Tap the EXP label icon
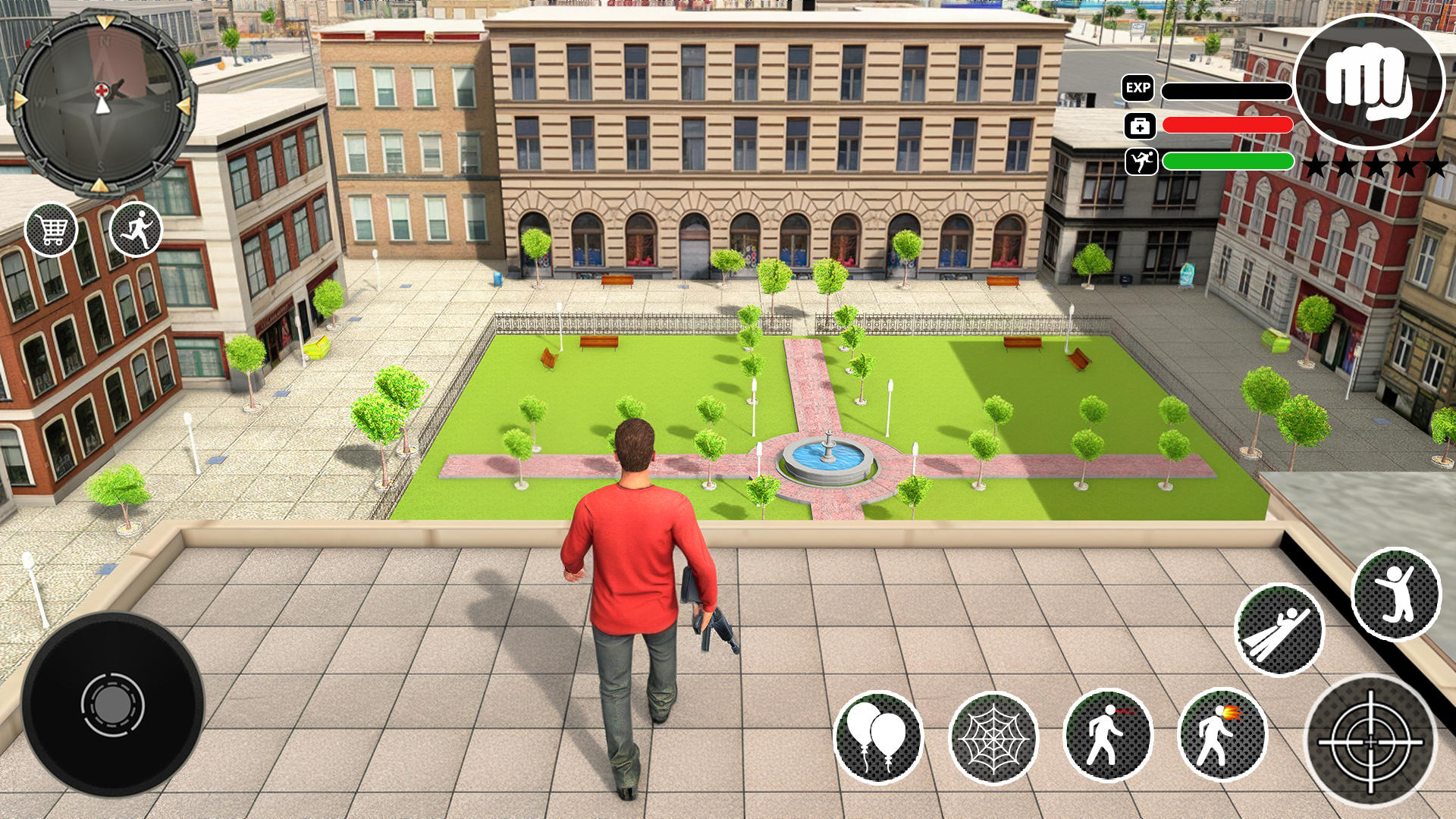Image resolution: width=1456 pixels, height=819 pixels. 1137,89
